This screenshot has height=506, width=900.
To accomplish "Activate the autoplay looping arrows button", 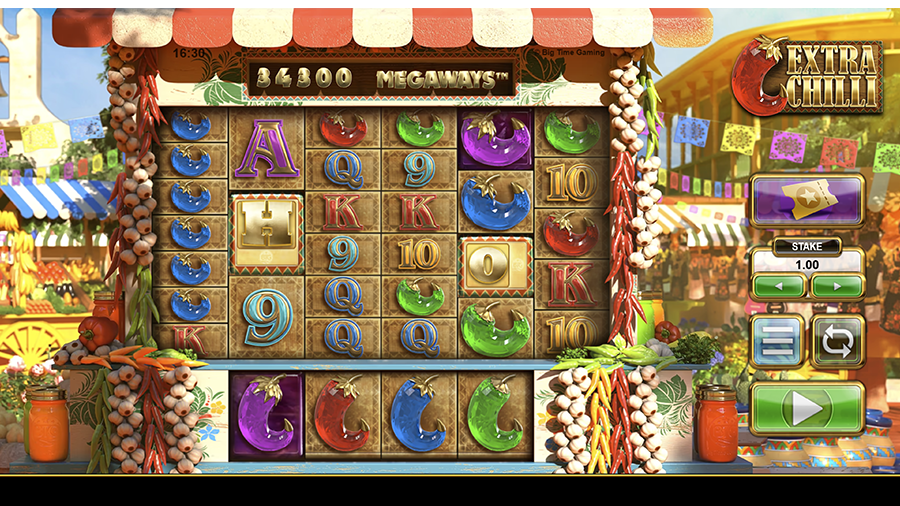I will pyautogui.click(x=837, y=342).
